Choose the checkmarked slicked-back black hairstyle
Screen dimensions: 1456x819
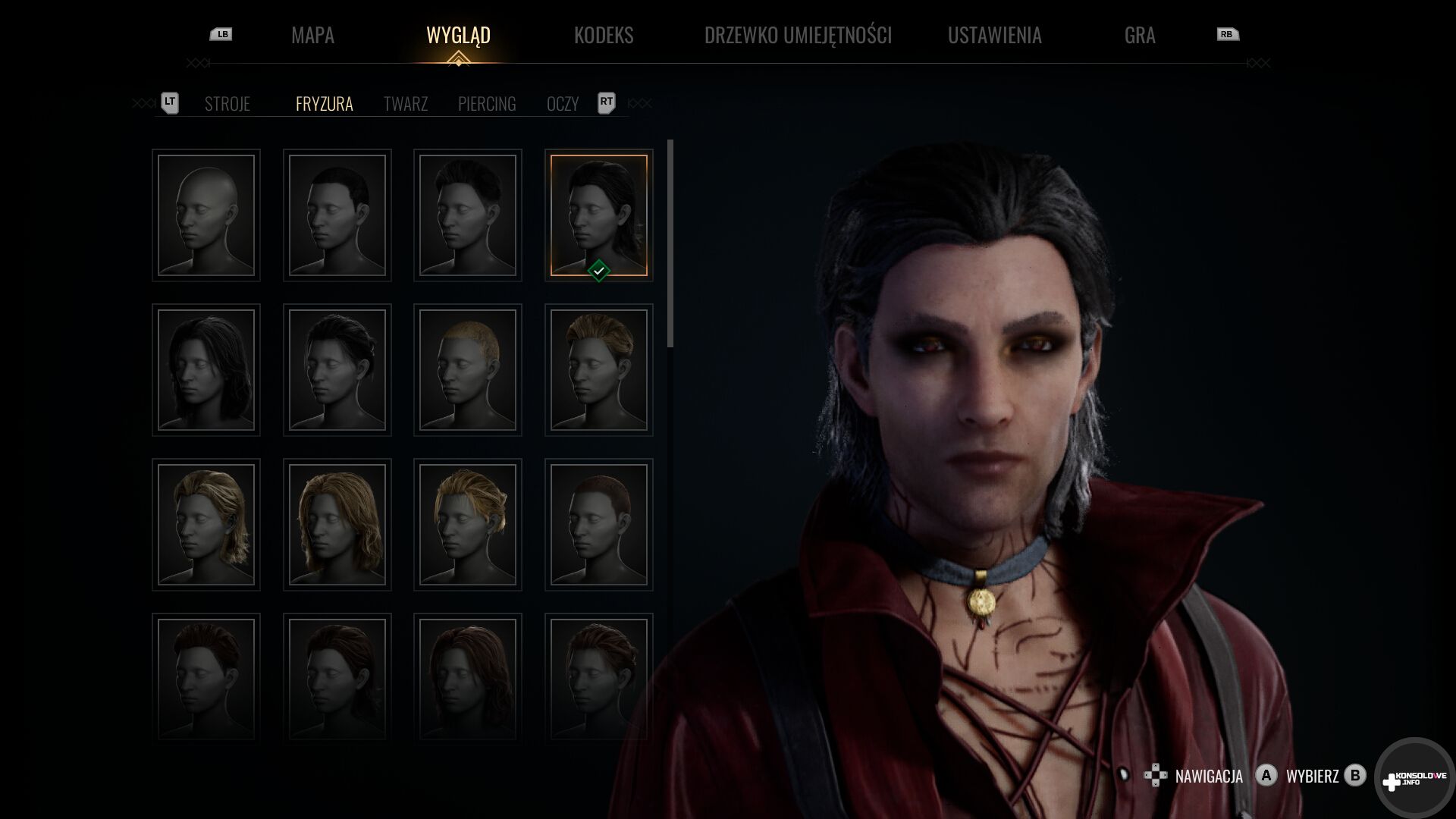pyautogui.click(x=598, y=215)
